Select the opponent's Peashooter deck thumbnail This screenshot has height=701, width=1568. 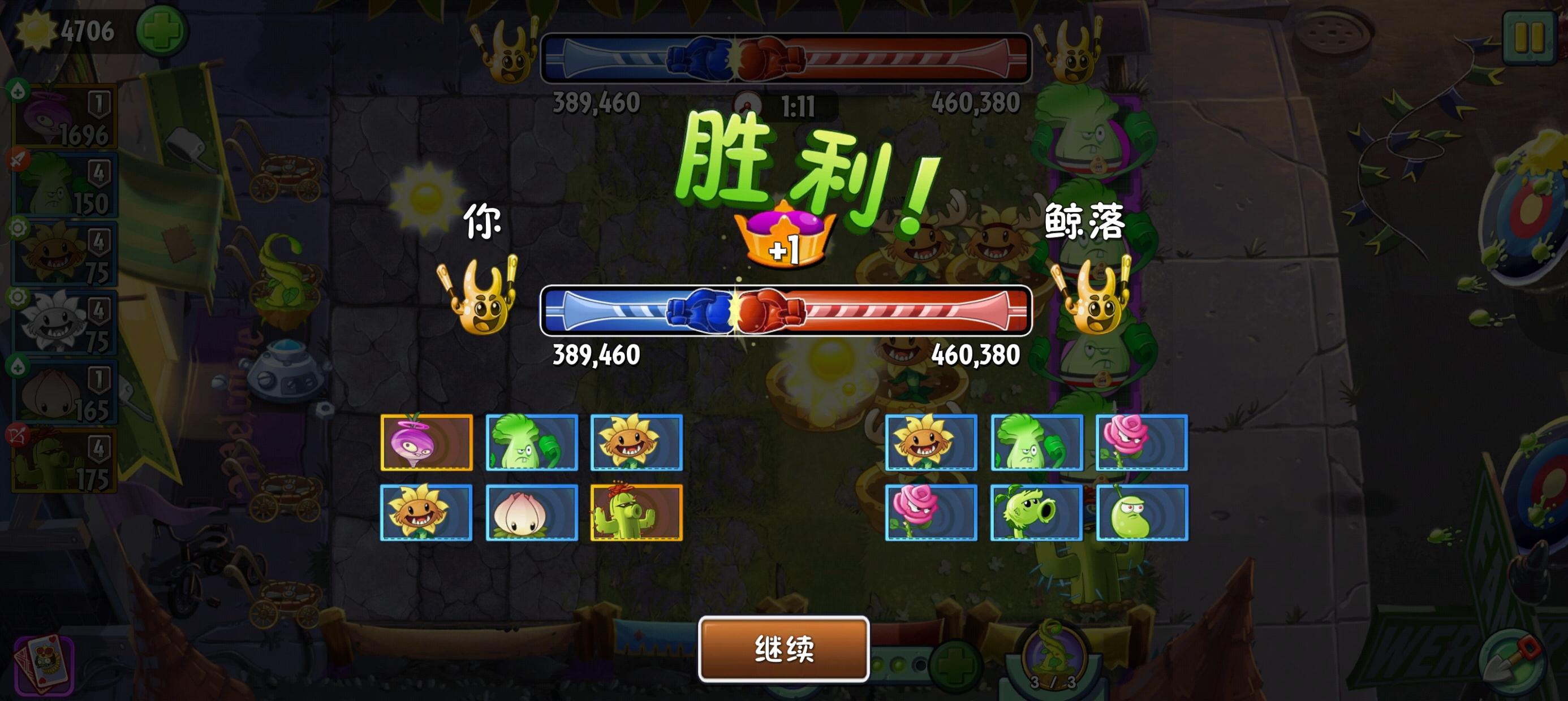[x=1035, y=514]
